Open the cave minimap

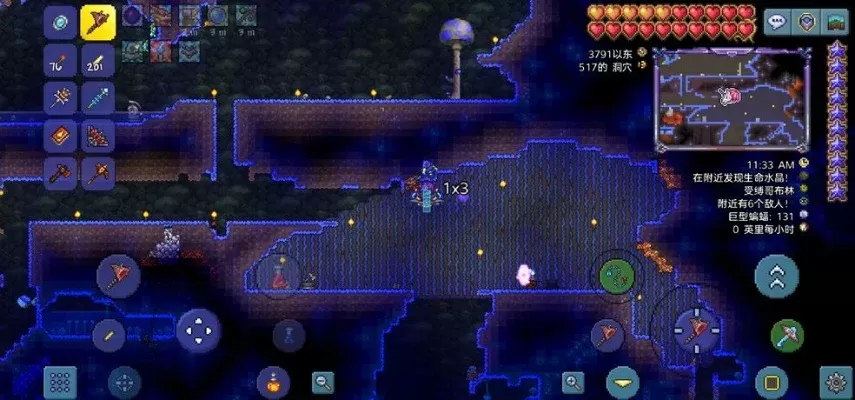coord(731,99)
